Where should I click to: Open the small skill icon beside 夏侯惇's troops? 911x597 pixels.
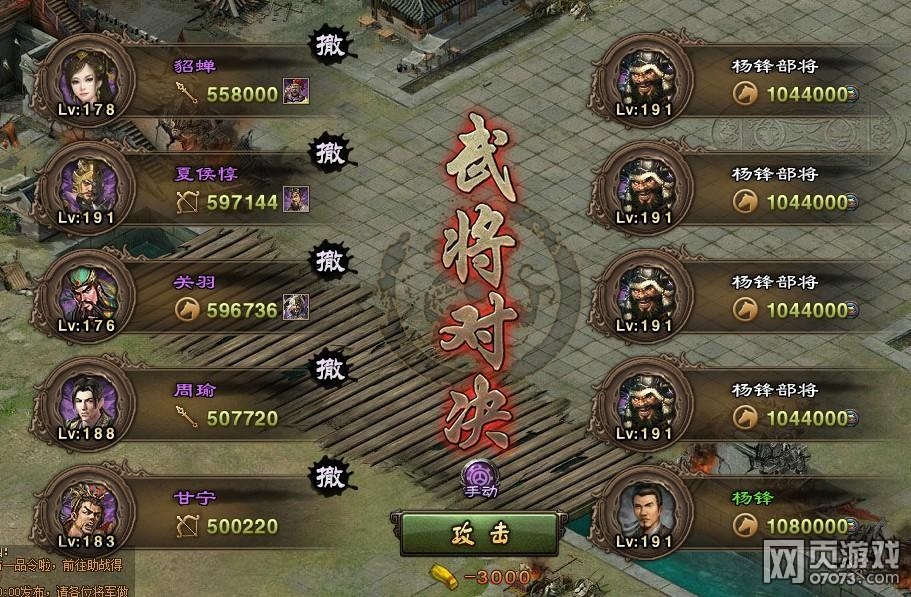pos(295,200)
